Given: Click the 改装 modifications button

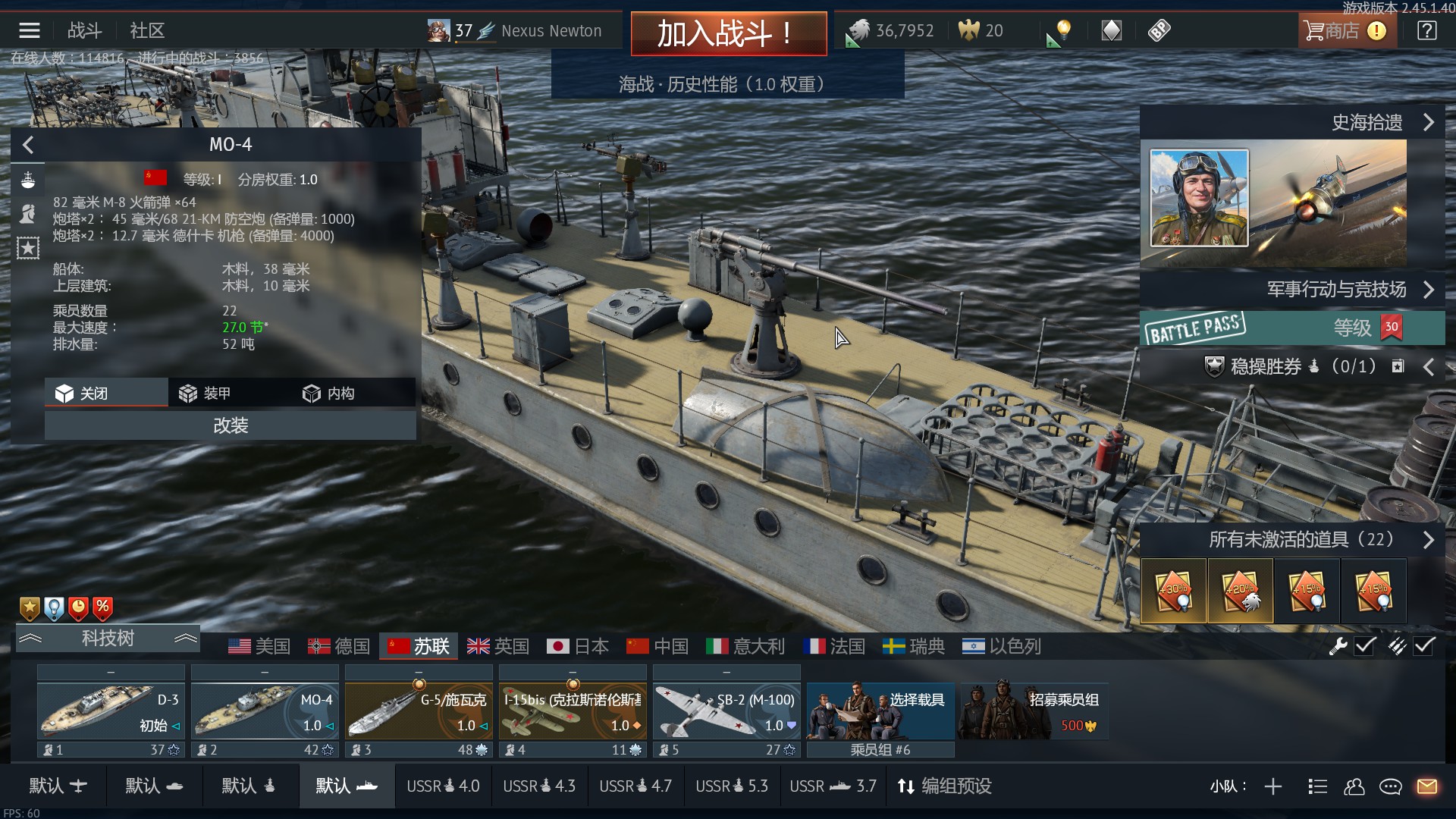Looking at the screenshot, I should (230, 425).
